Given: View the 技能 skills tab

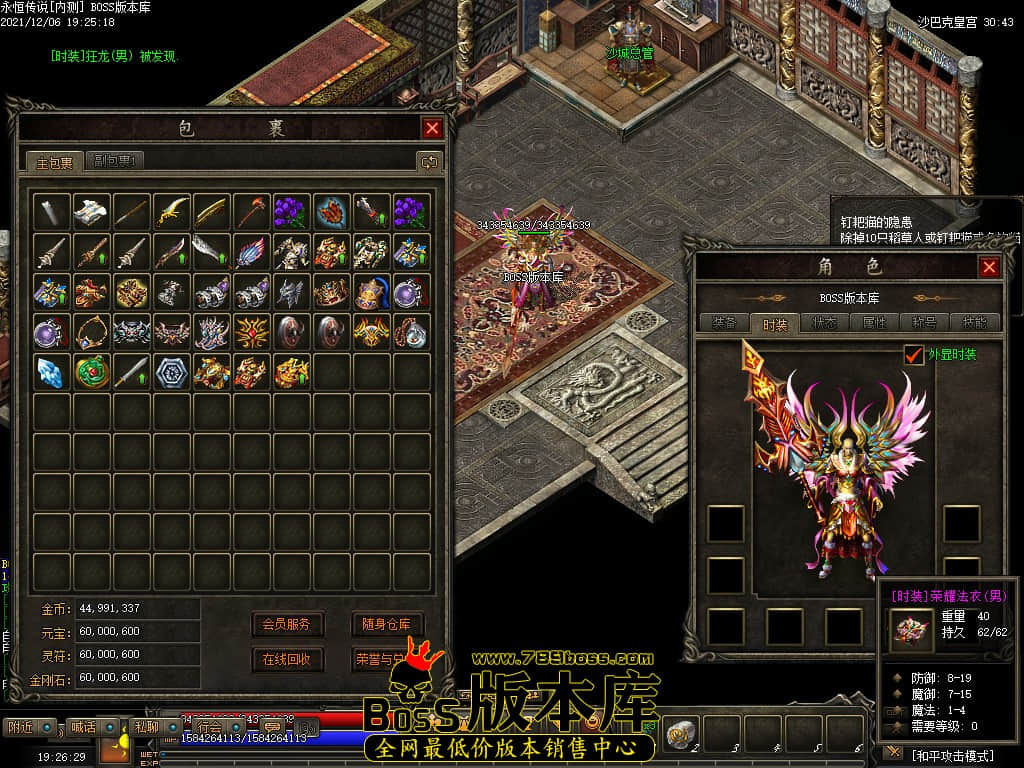Looking at the screenshot, I should (973, 323).
